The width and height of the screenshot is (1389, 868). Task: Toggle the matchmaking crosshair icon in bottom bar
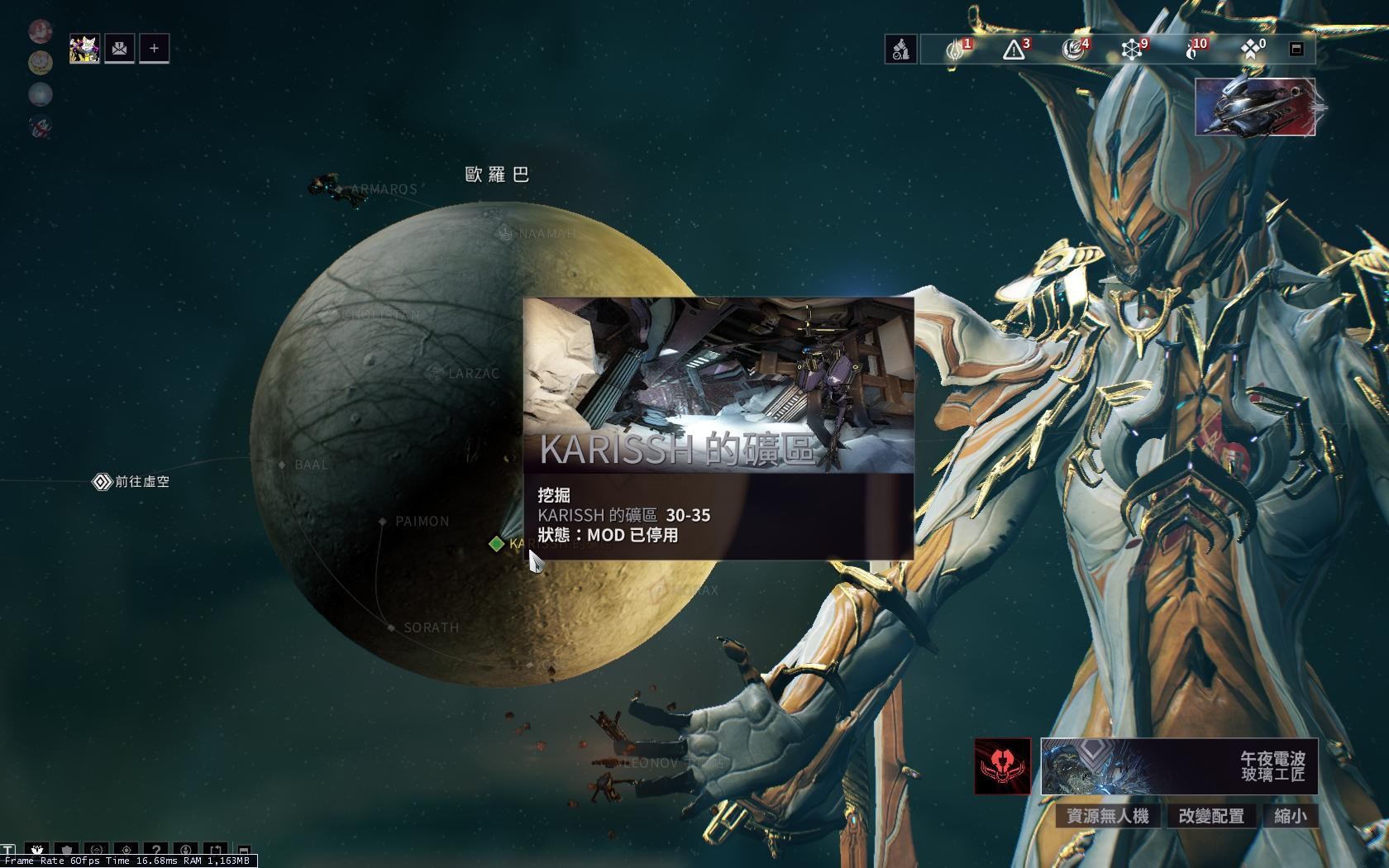pyautogui.click(x=126, y=850)
